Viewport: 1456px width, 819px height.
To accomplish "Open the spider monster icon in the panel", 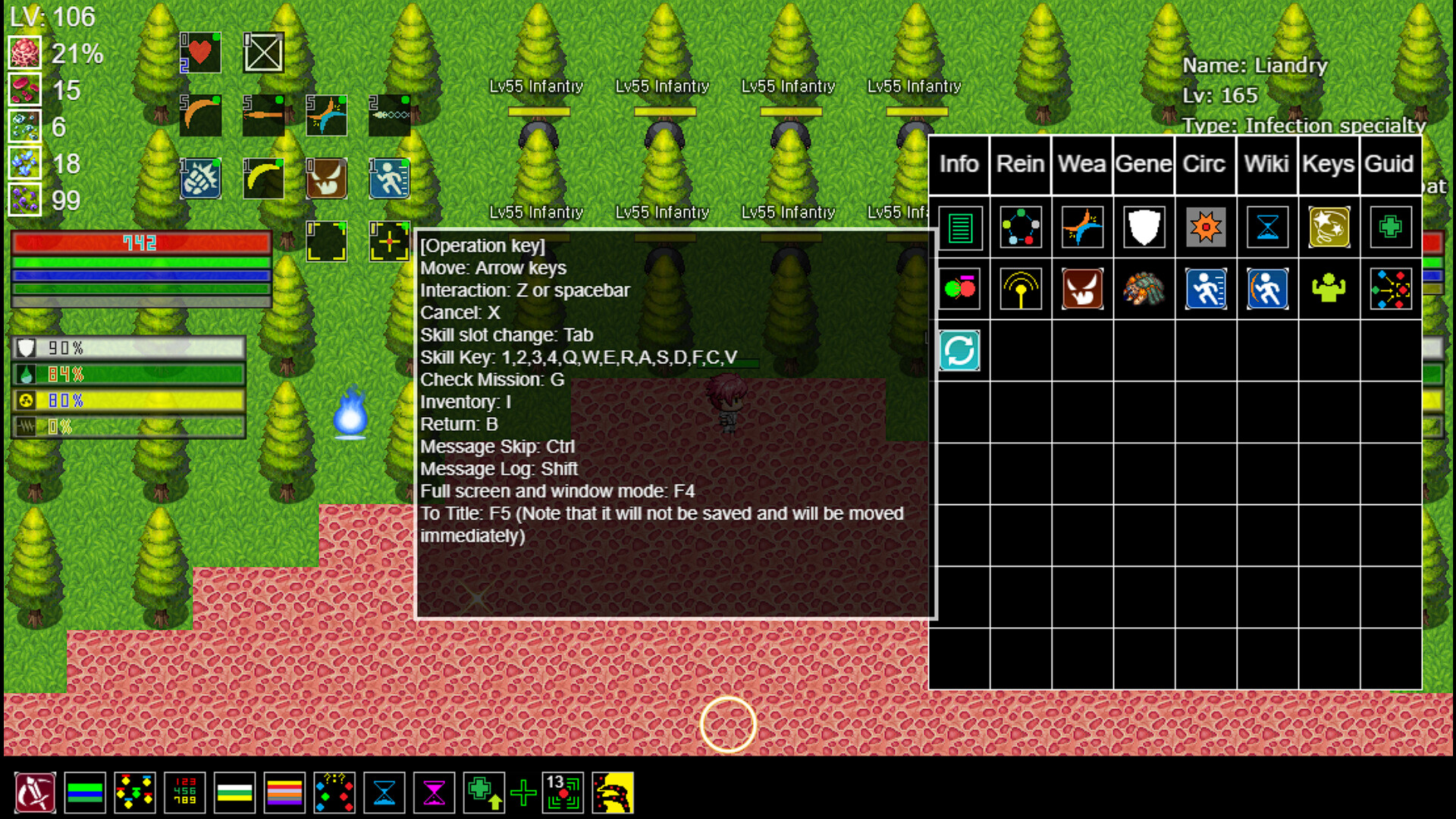I will coord(1144,289).
